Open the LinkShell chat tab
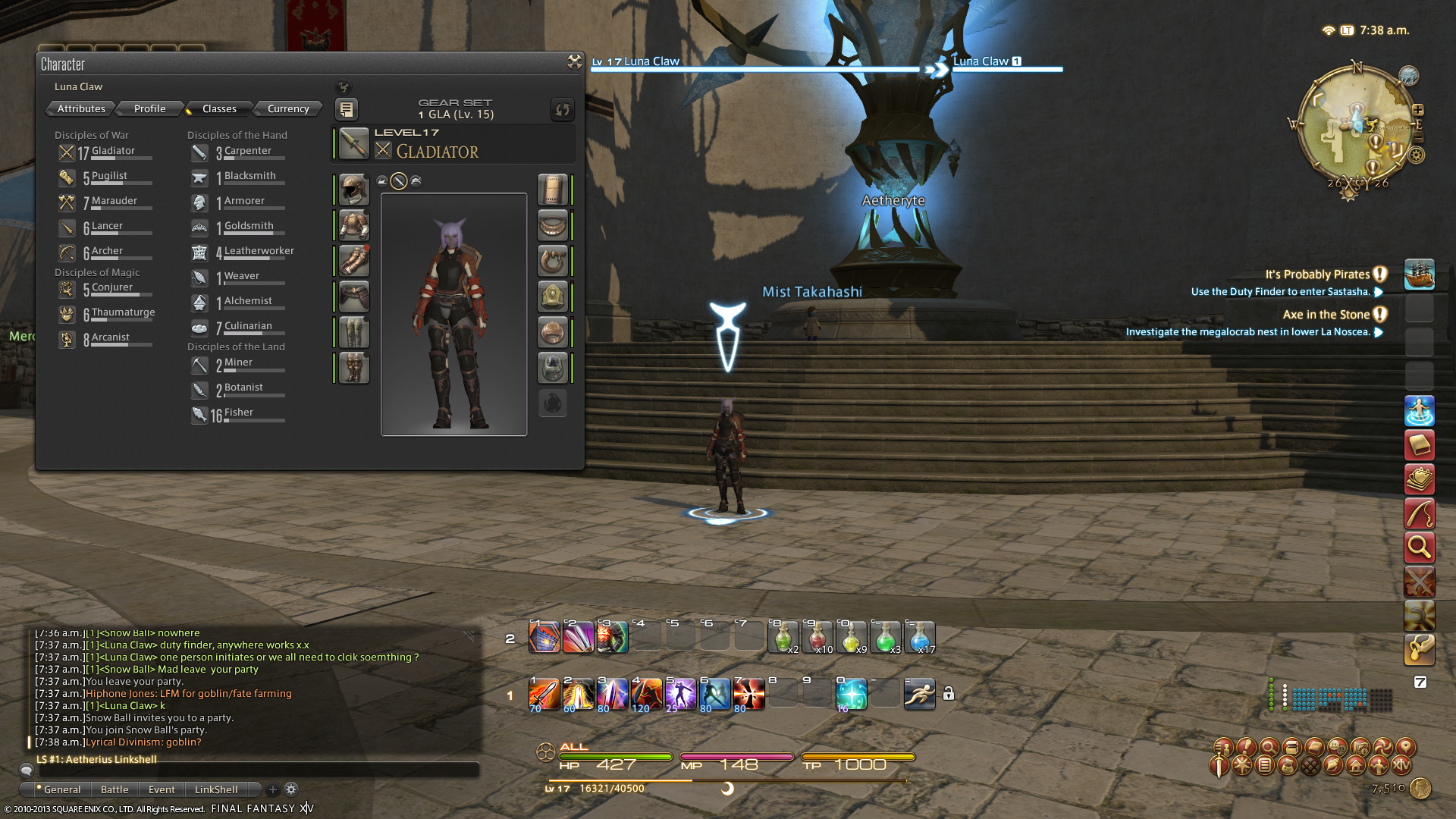Image resolution: width=1456 pixels, height=819 pixels. pos(216,789)
